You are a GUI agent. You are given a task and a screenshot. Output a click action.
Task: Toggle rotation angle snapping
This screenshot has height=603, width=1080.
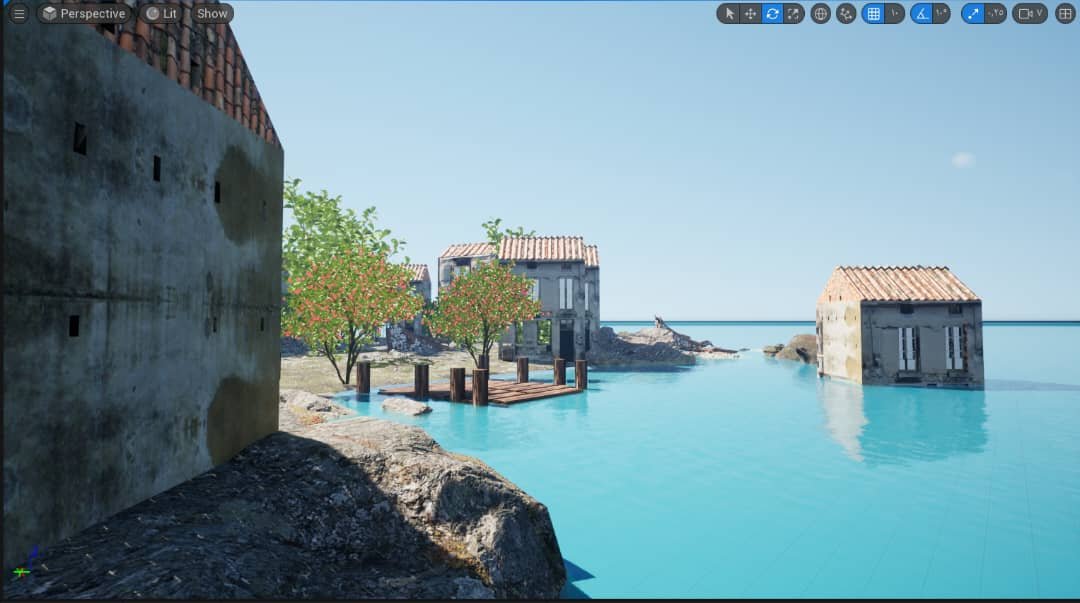[x=921, y=14]
